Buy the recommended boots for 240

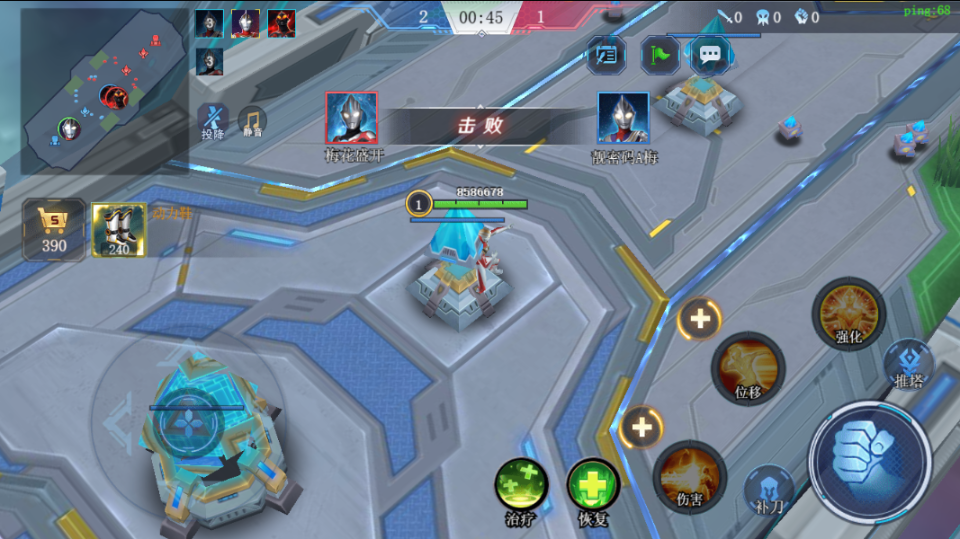119,229
